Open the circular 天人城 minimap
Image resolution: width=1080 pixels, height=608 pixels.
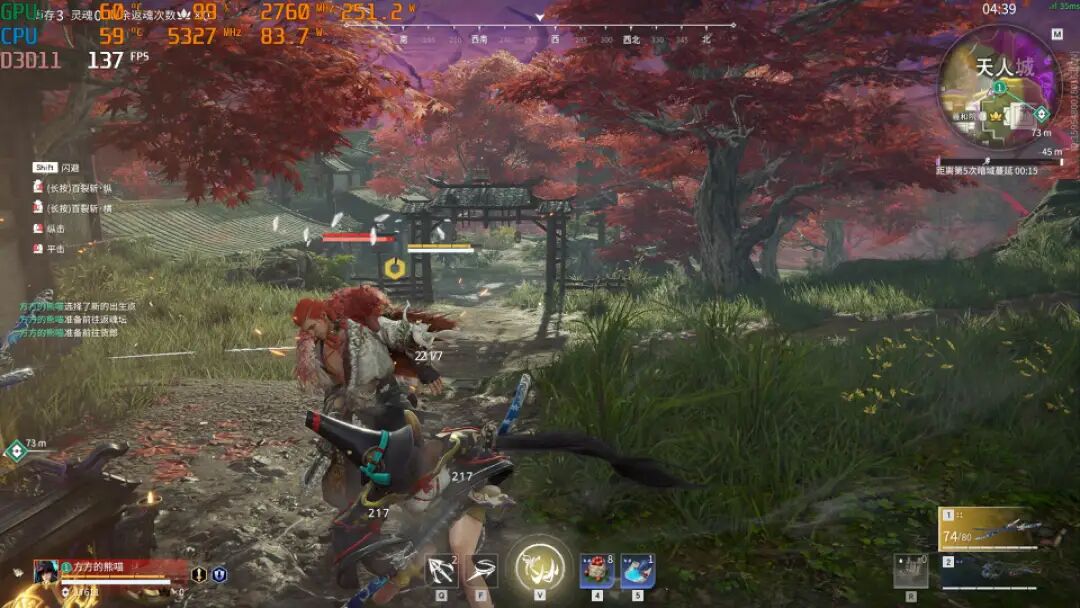998,90
